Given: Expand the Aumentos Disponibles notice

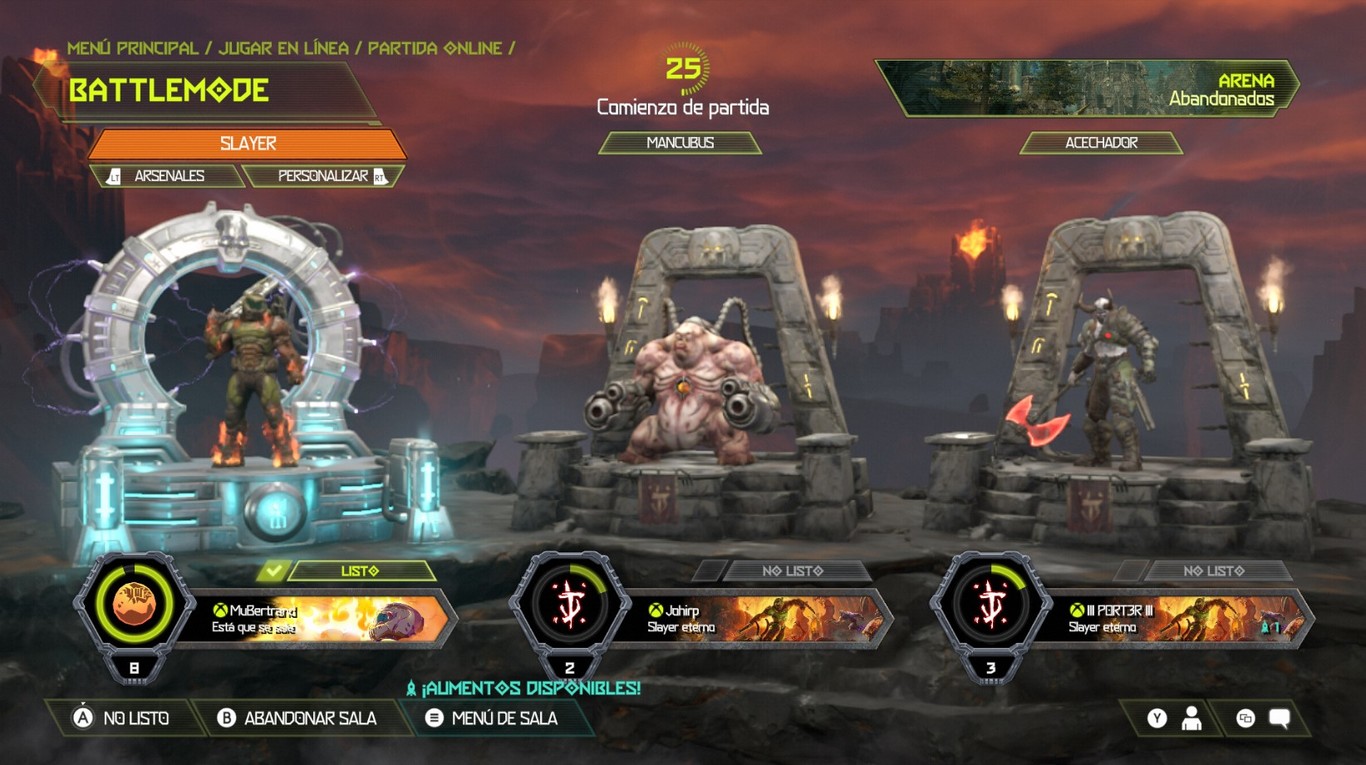Looking at the screenshot, I should [524, 688].
